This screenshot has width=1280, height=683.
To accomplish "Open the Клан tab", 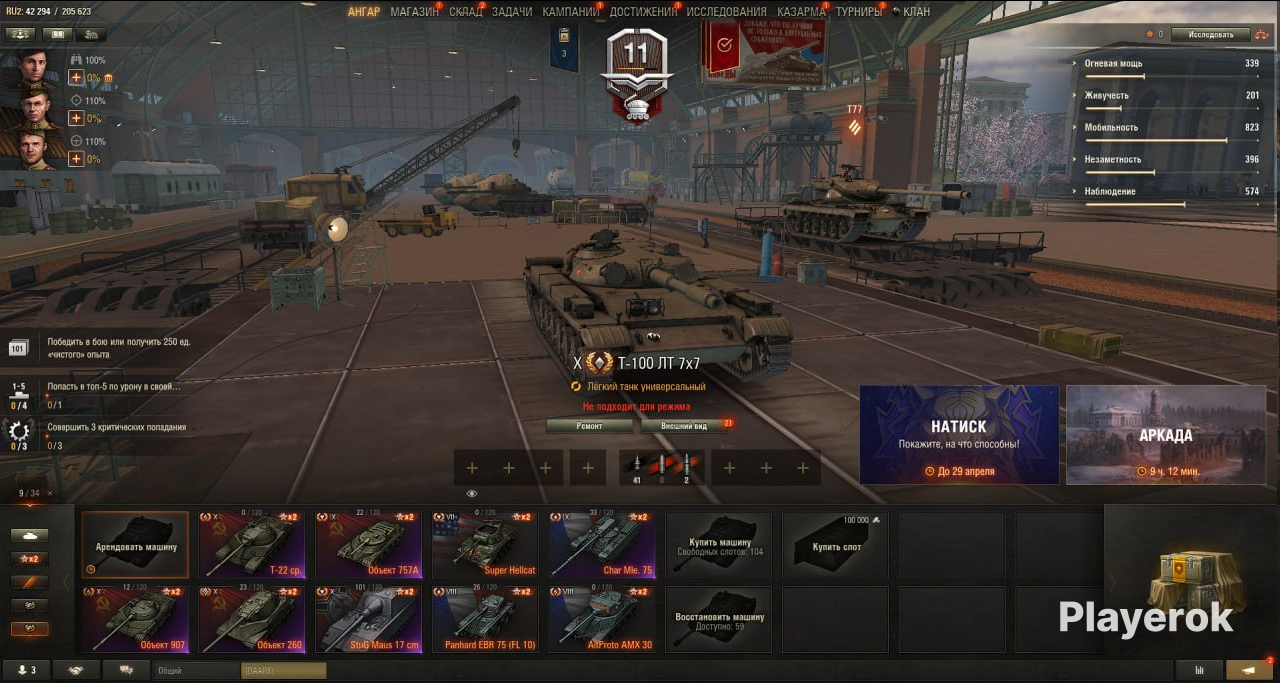I will pyautogui.click(x=916, y=12).
